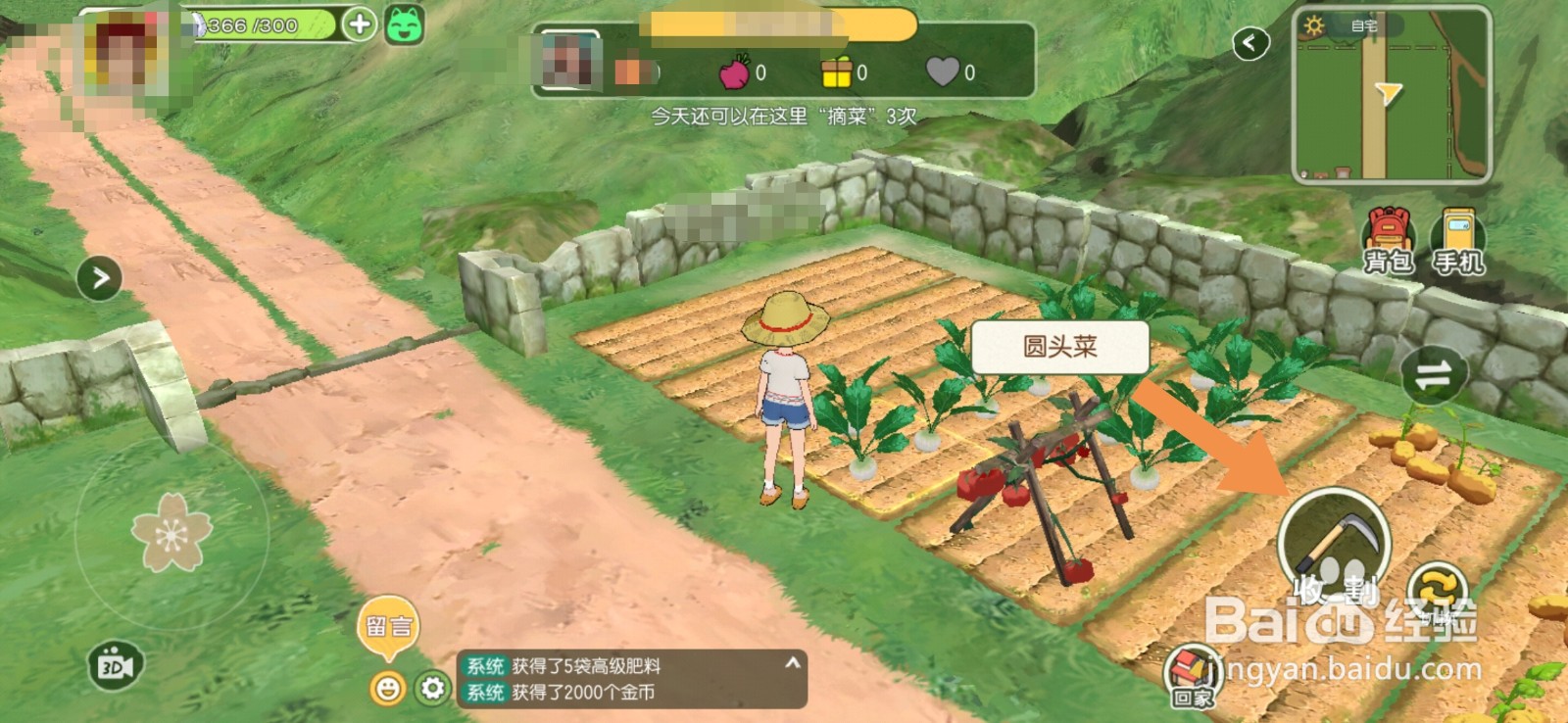Tap the heart favorite counter
This screenshot has width=1568, height=723.
[940, 74]
